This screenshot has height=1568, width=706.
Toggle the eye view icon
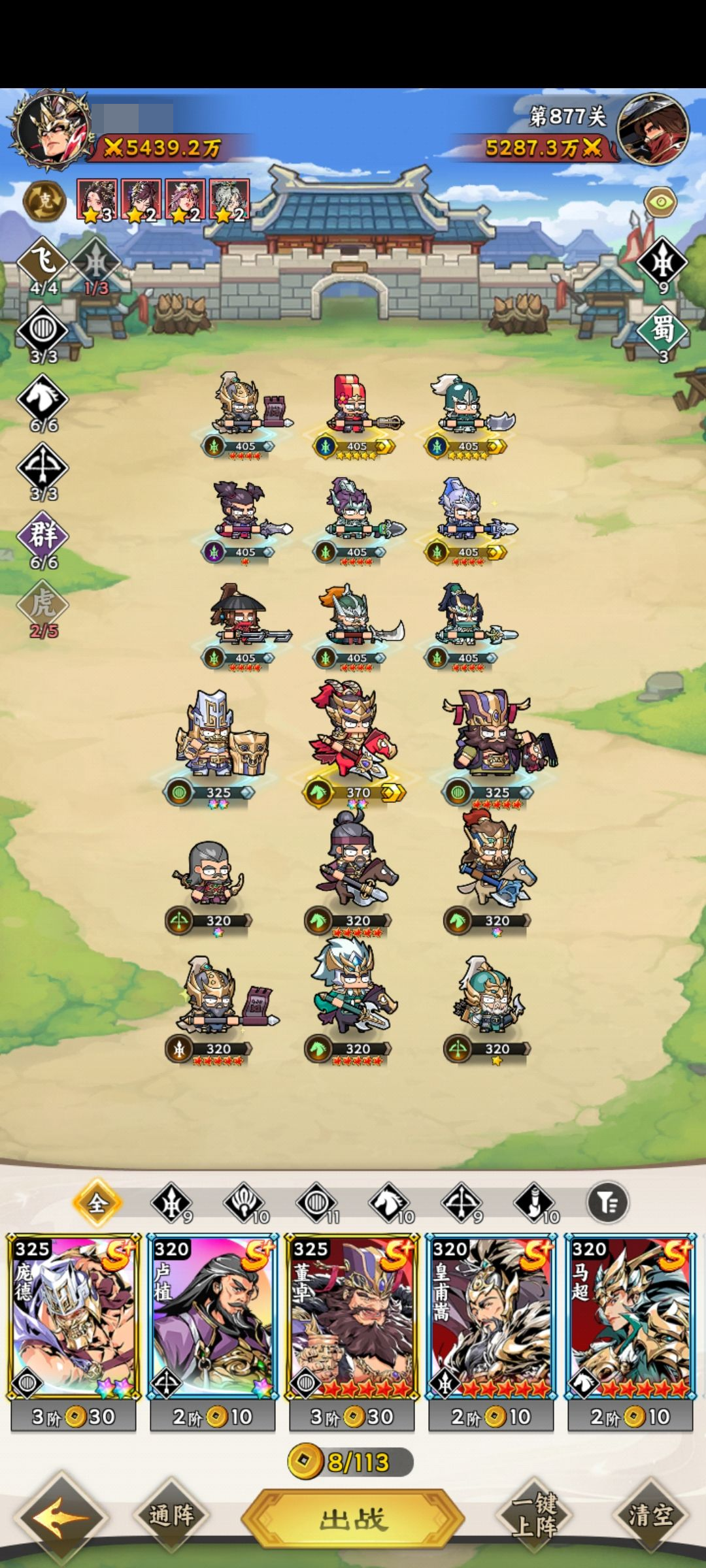coord(660,202)
